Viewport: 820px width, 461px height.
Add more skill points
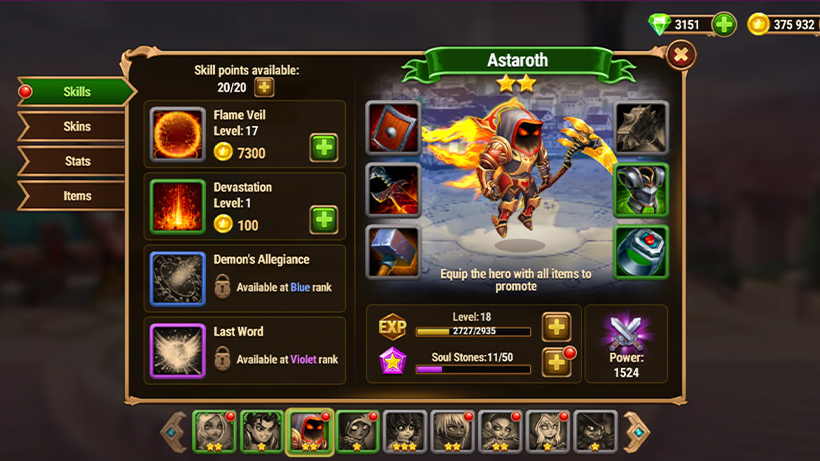(264, 87)
